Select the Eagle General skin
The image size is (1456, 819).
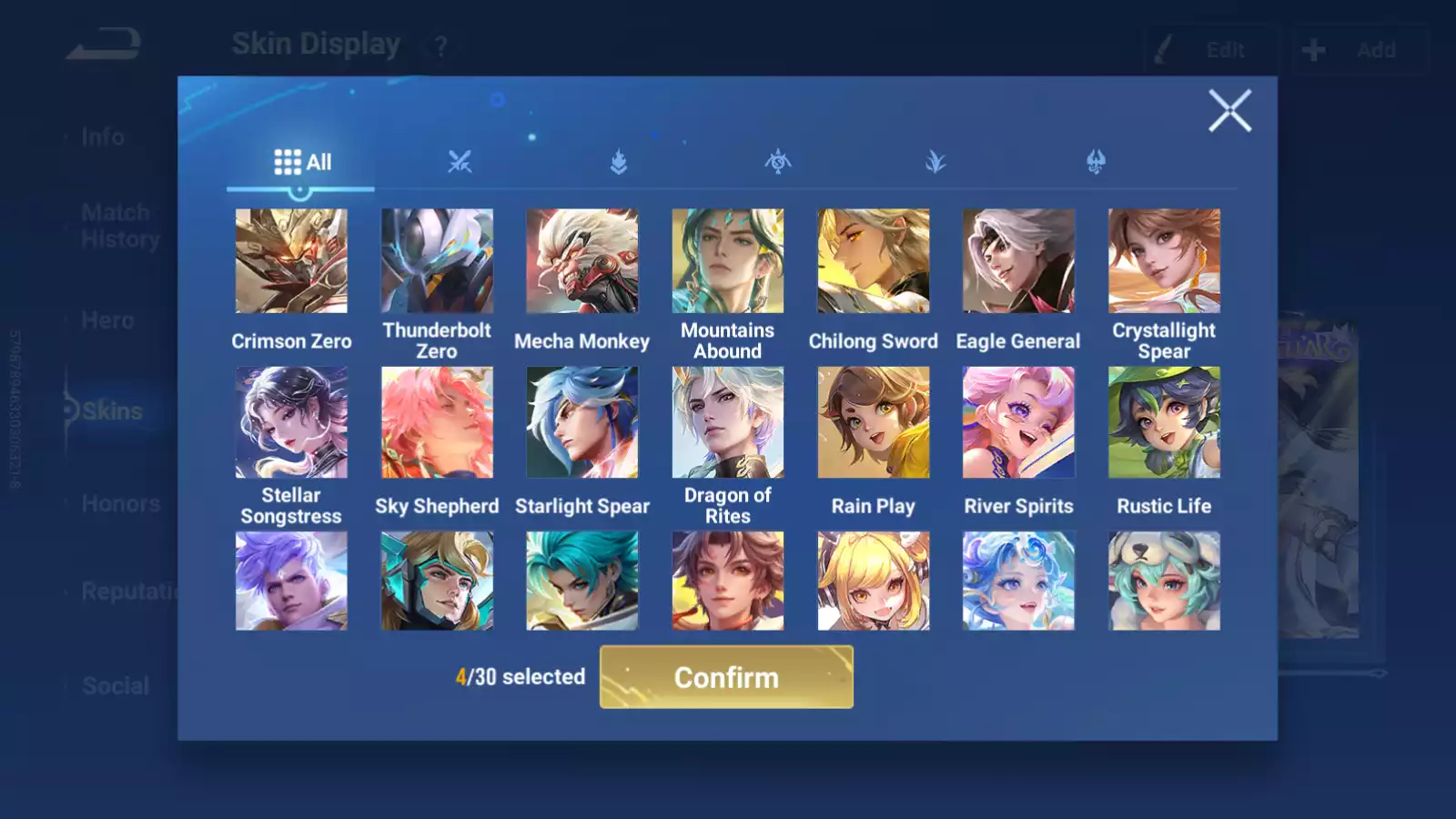pyautogui.click(x=1018, y=261)
